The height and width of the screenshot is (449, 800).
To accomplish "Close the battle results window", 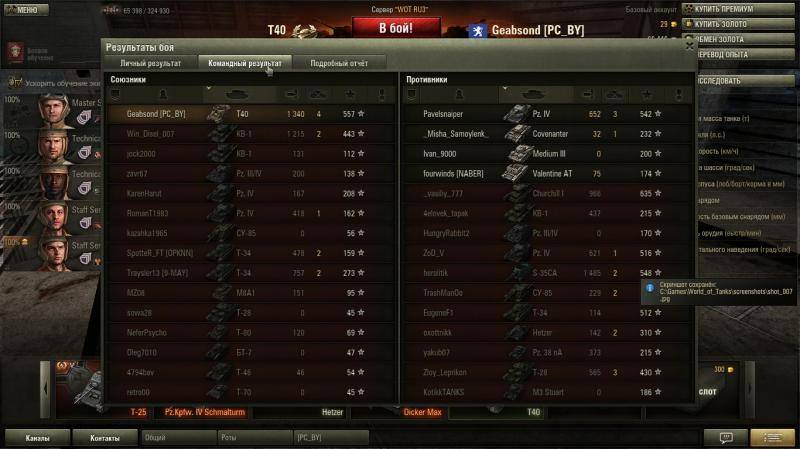I will coord(689,44).
